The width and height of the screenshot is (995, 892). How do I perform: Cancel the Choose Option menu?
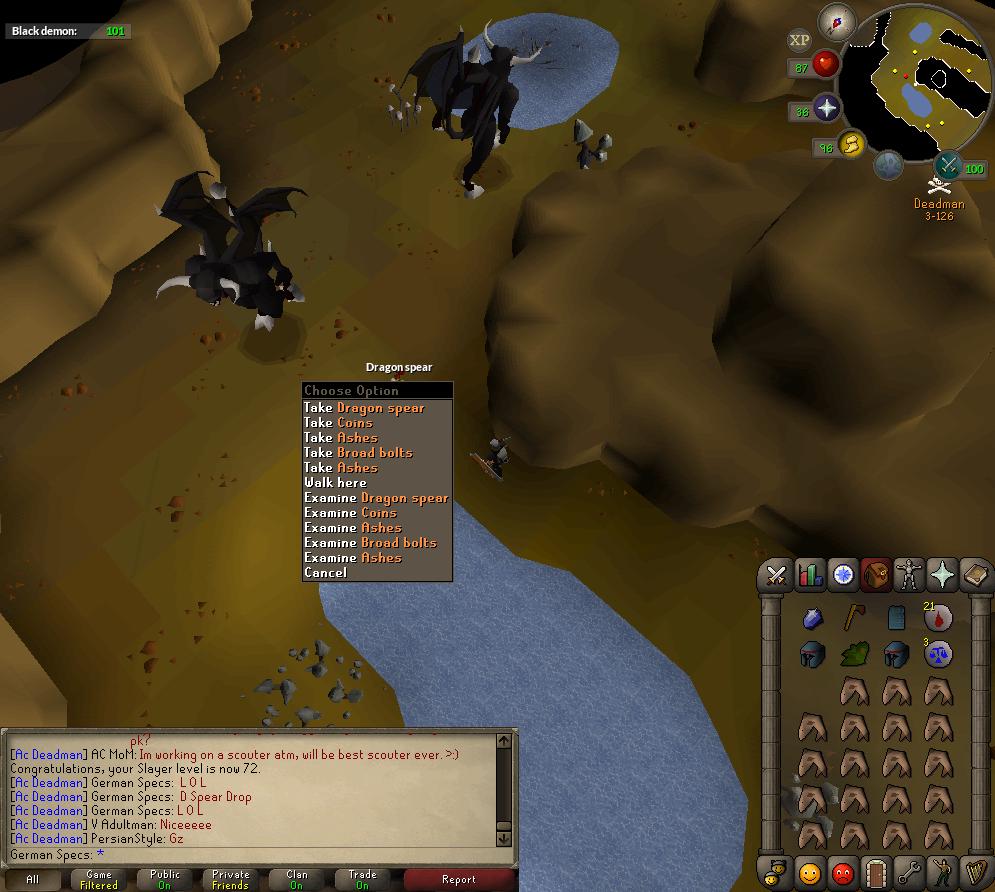[325, 573]
